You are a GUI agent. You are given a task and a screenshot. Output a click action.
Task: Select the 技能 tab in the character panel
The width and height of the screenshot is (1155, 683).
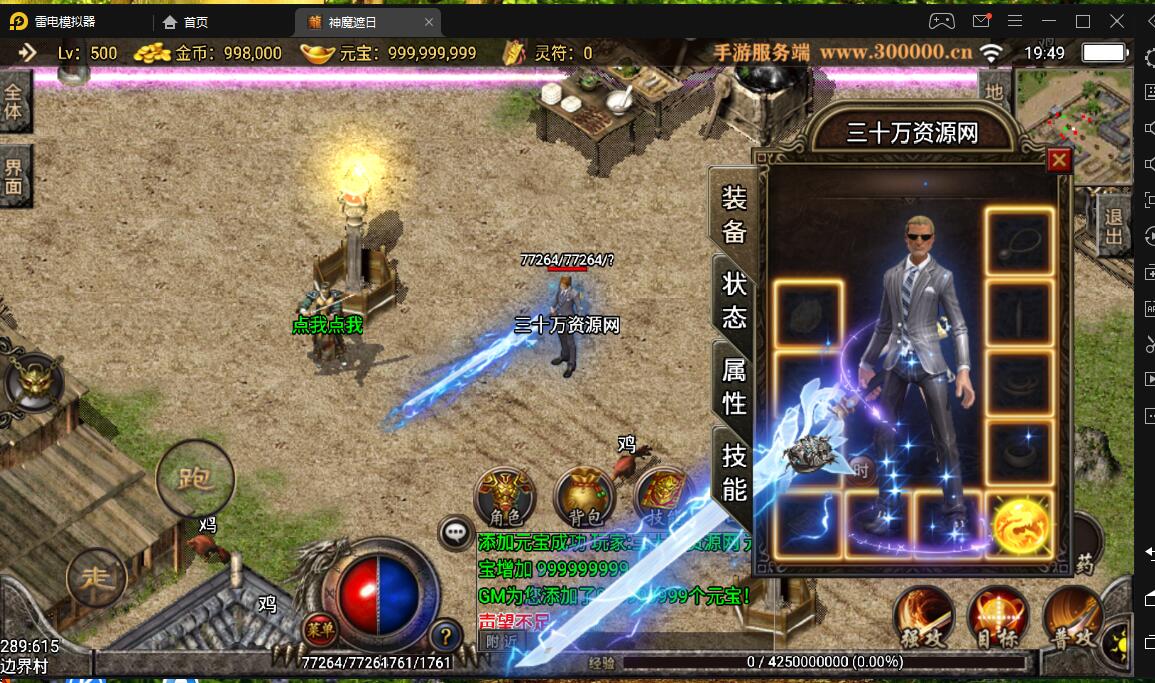pos(734,472)
